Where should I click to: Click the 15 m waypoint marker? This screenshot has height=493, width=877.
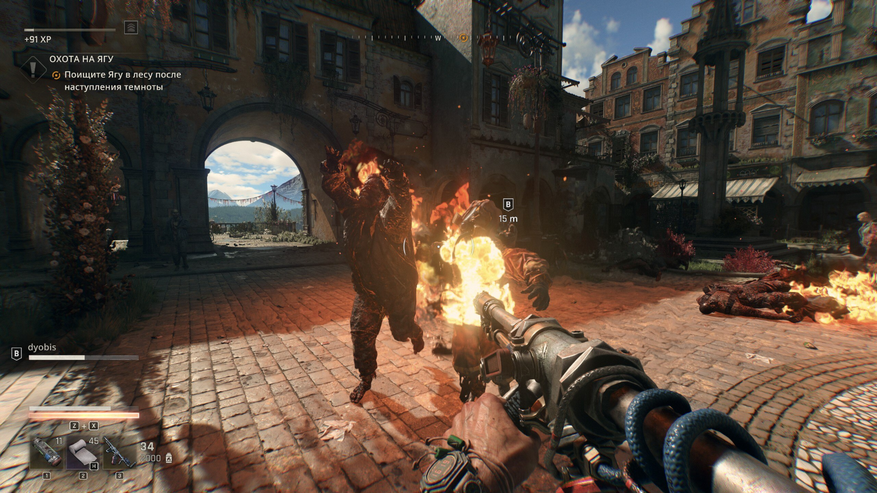[x=508, y=205]
